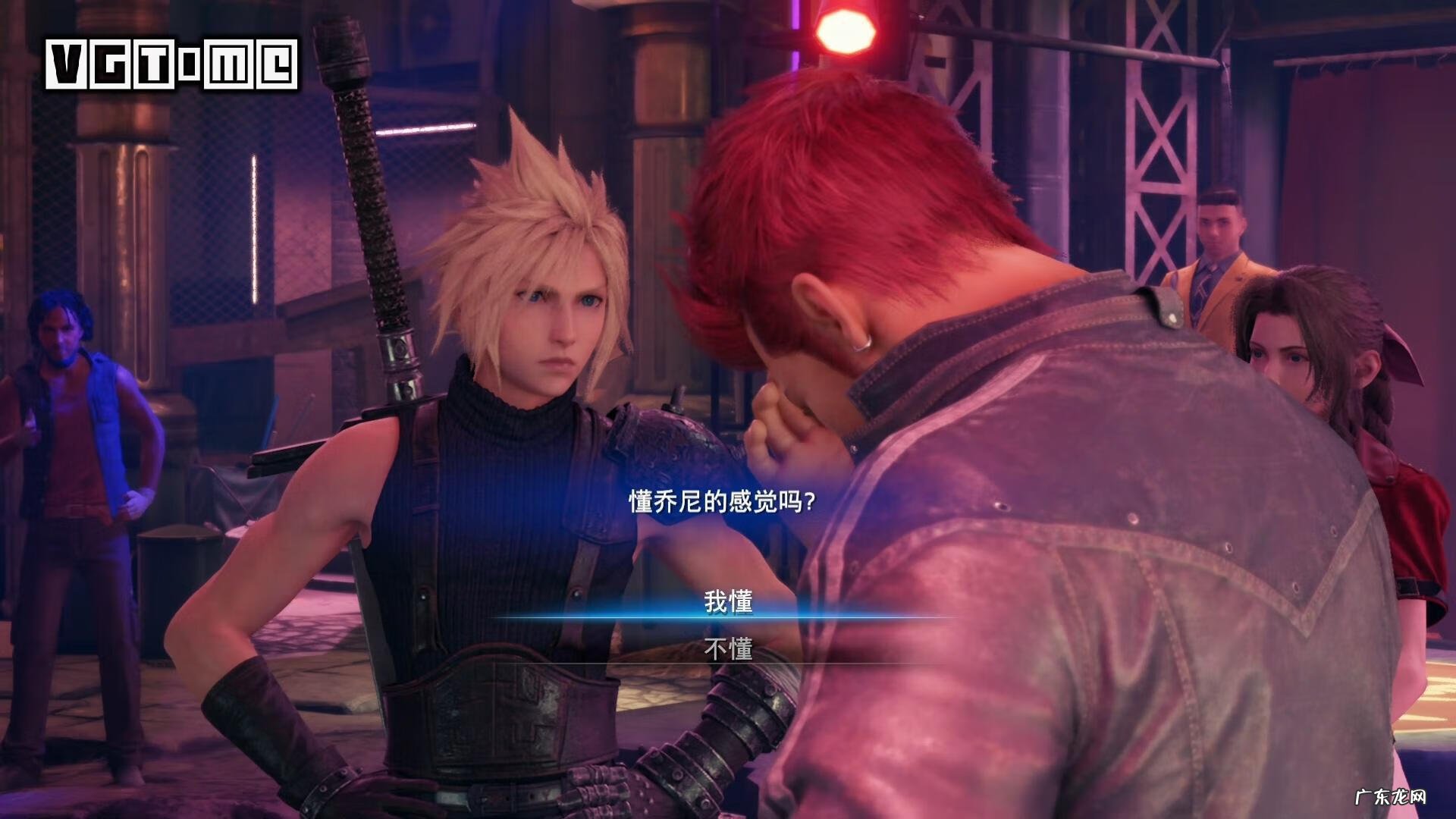Click the highlighted blue selection bar
This screenshot has width=1456, height=819.
click(x=728, y=618)
